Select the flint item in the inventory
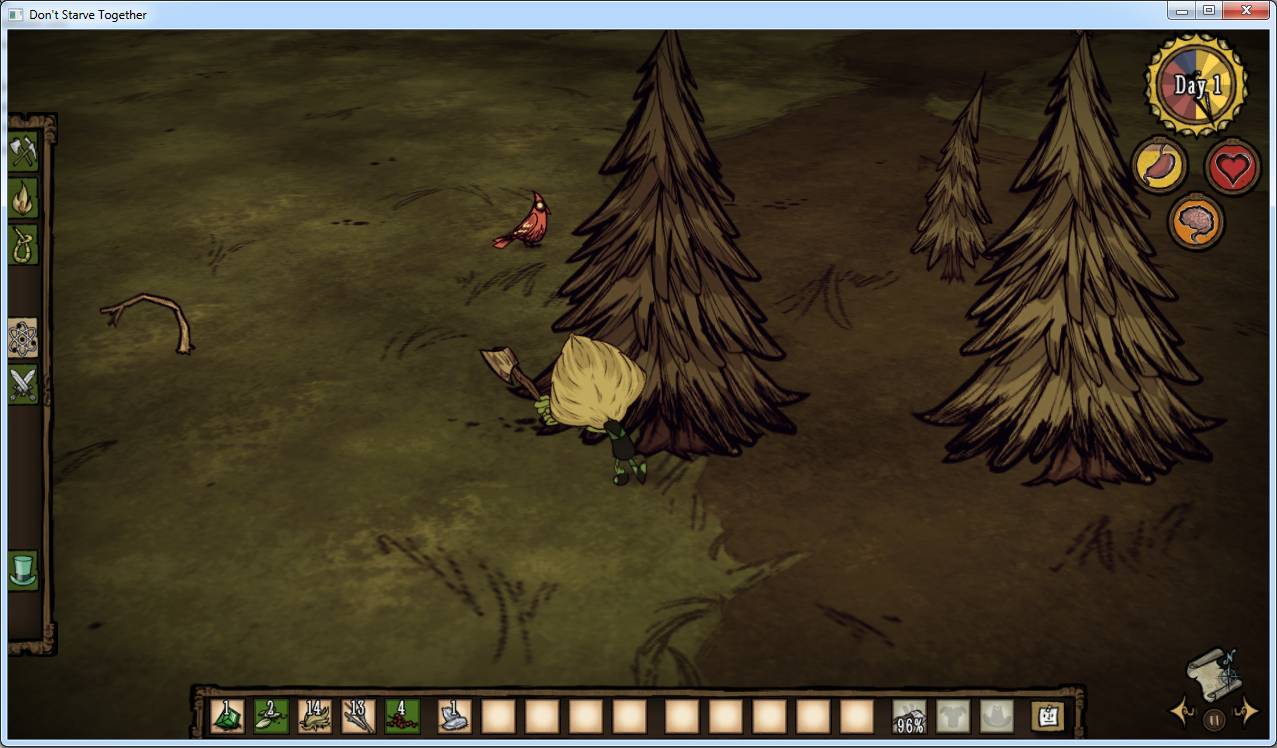 [454, 716]
